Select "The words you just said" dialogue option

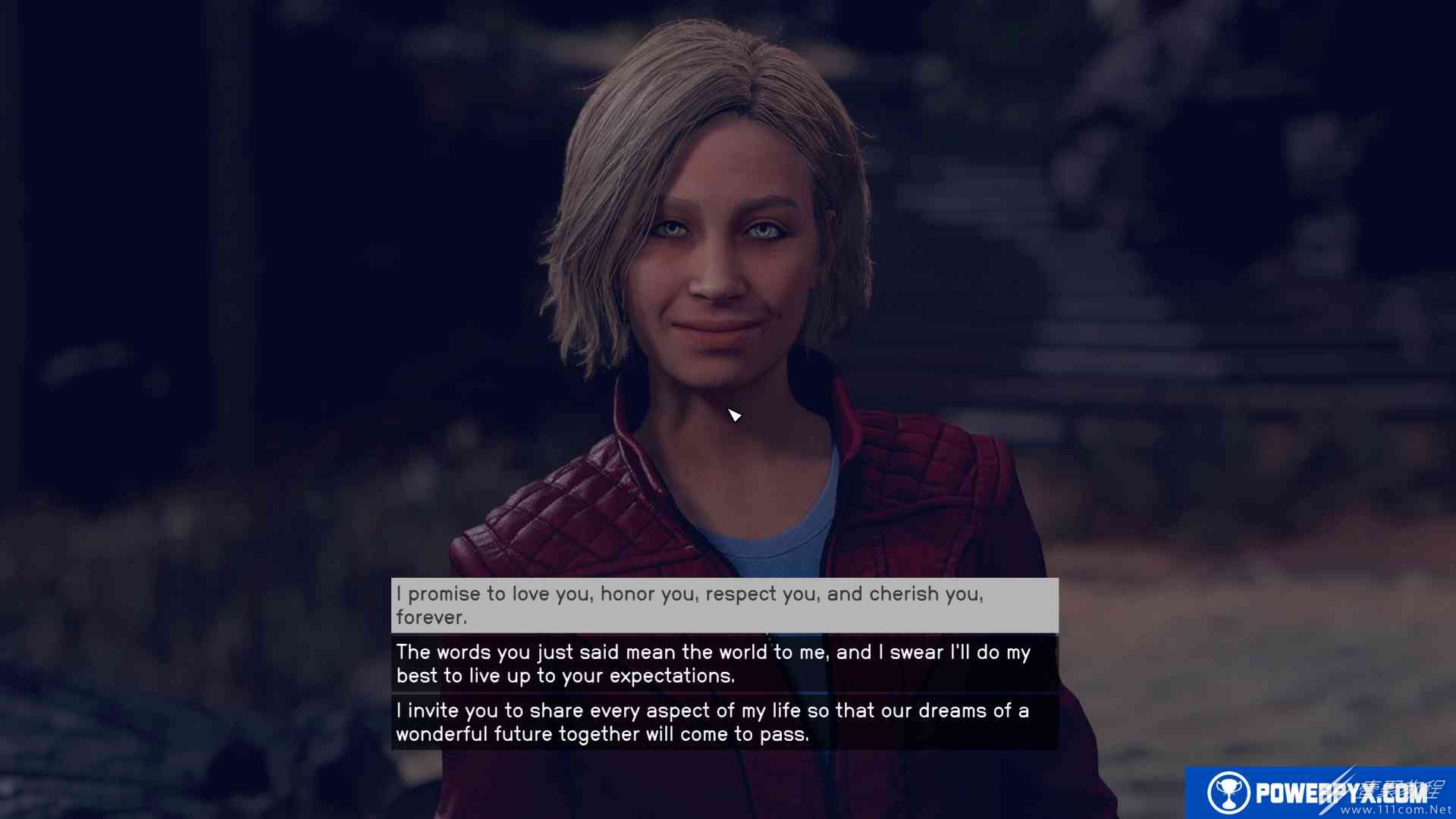(724, 664)
